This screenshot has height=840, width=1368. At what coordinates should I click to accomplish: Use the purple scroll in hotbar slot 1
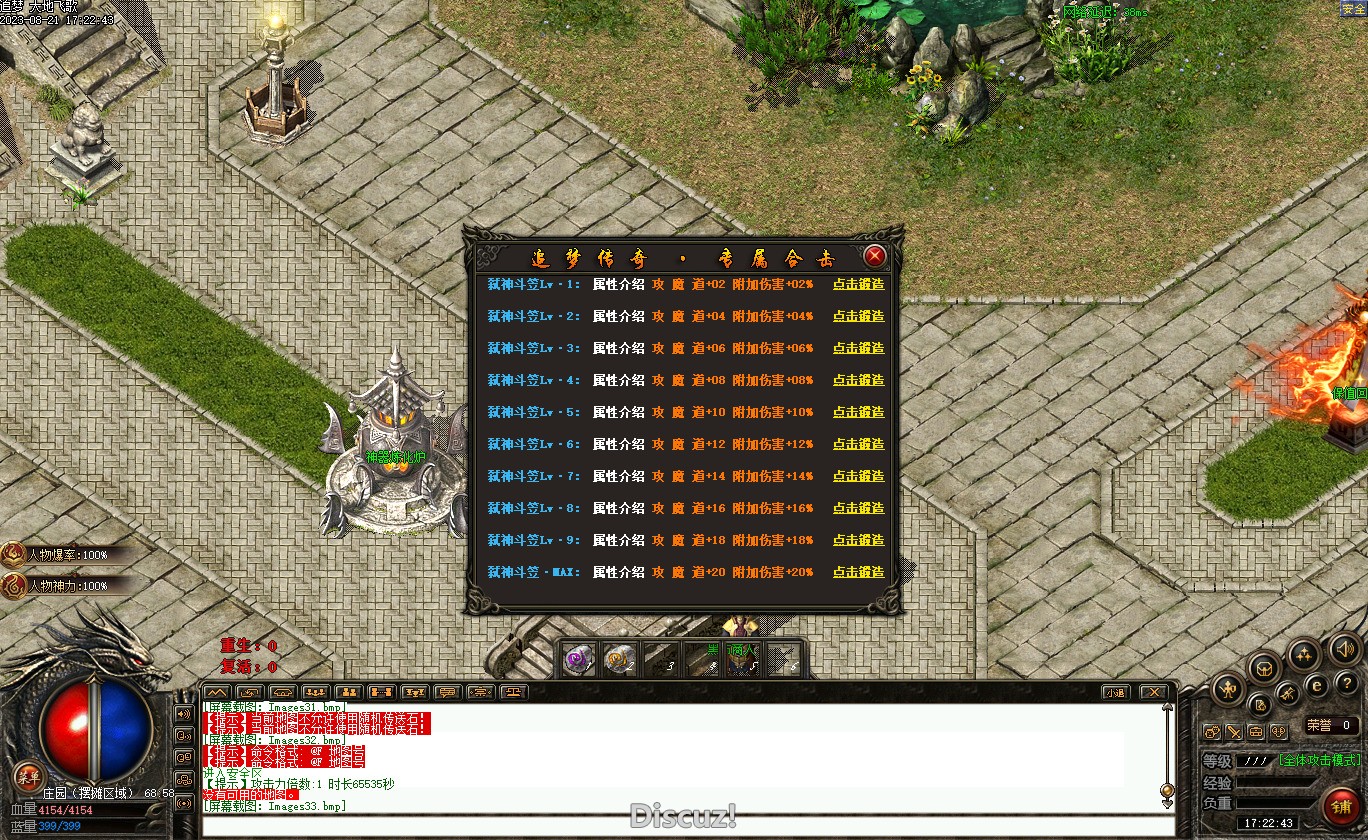point(578,659)
